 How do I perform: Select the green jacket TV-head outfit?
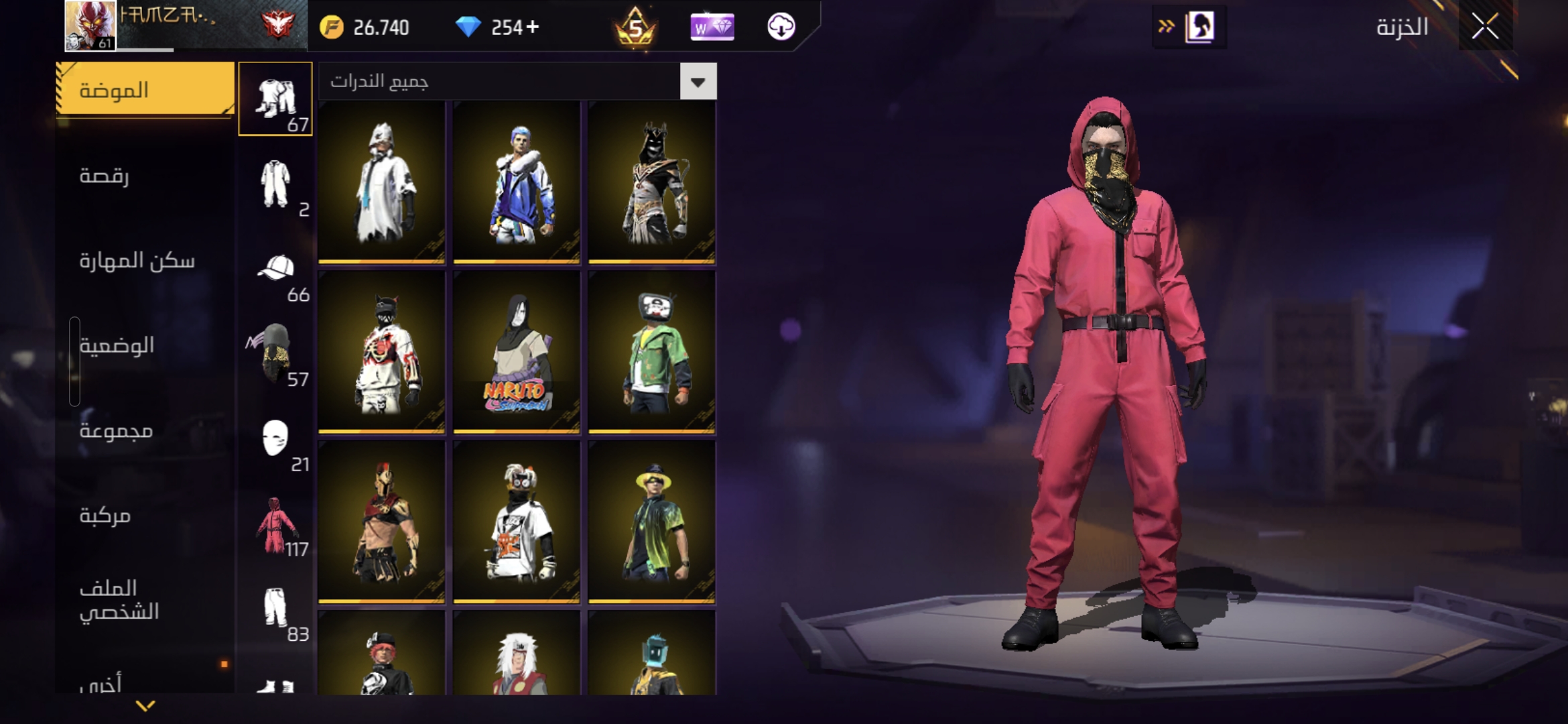tap(651, 351)
